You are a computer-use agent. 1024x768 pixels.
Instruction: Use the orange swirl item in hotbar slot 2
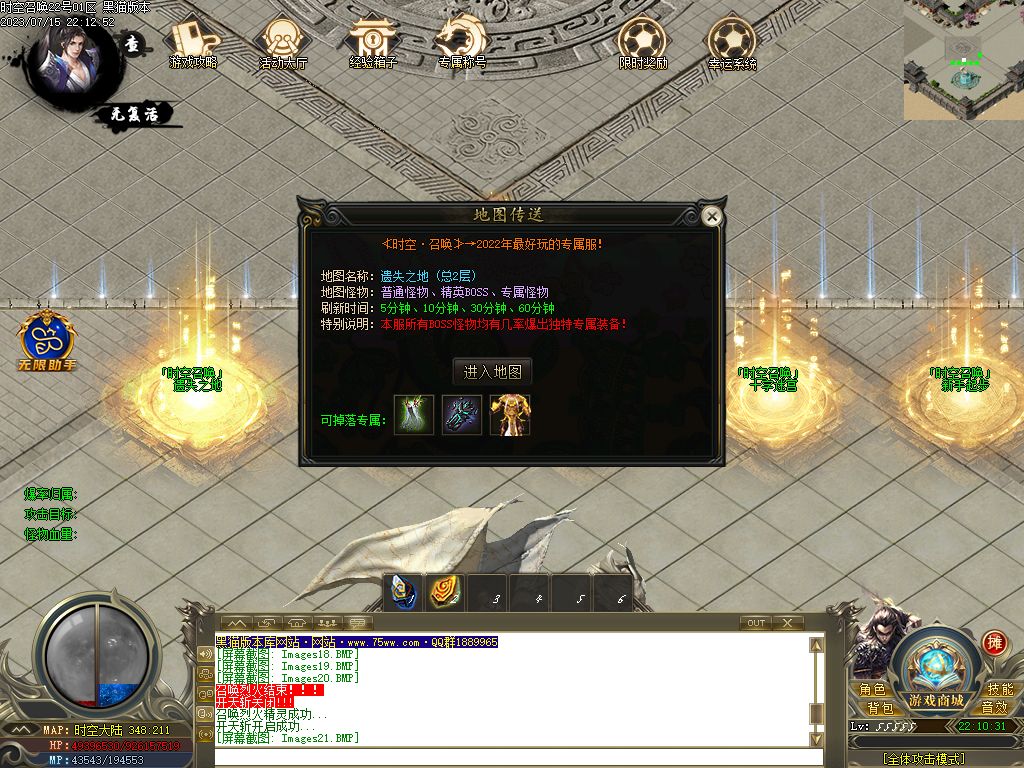[444, 593]
